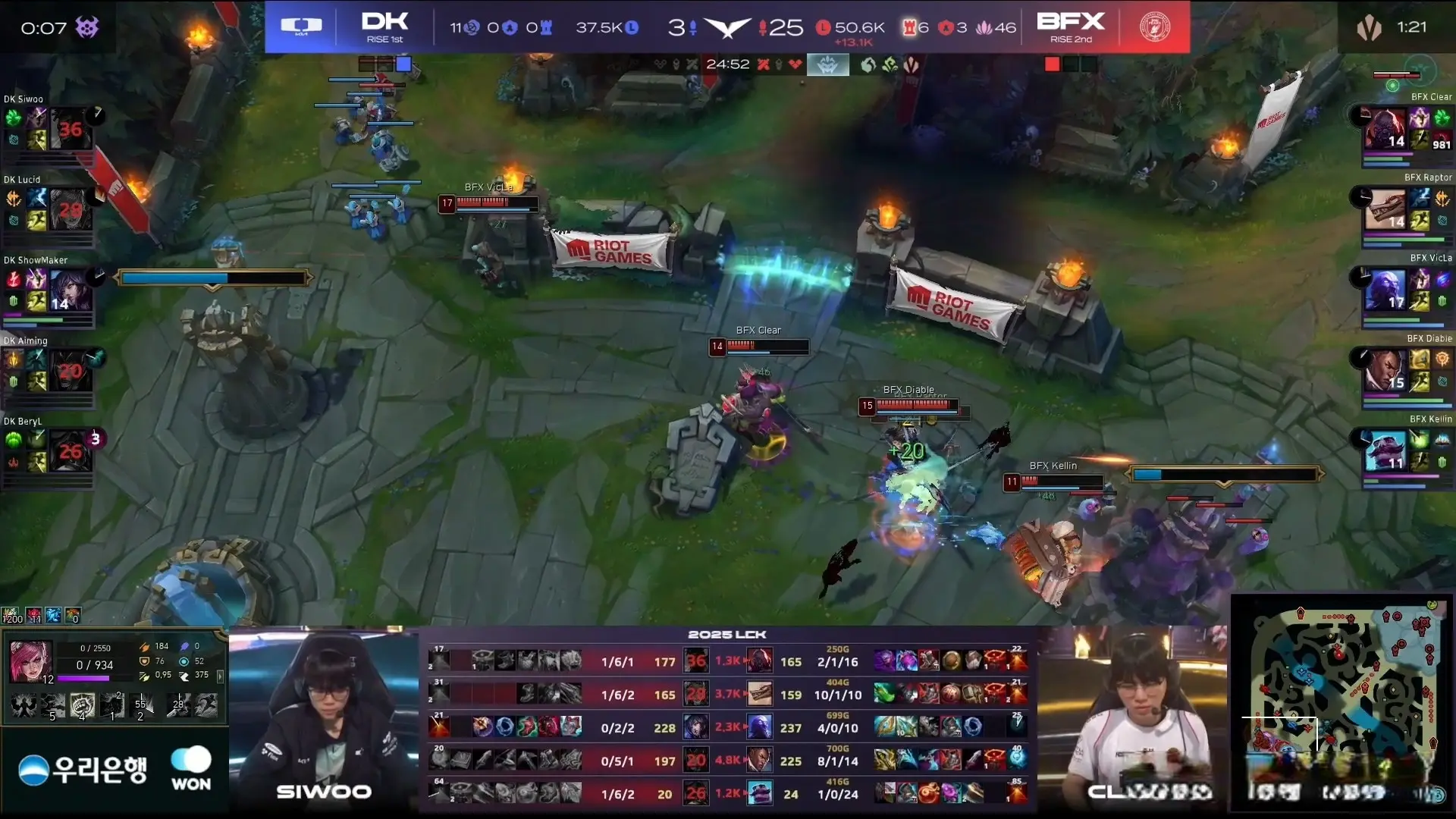Viewport: 1456px width, 819px height.
Task: Click the selected pink-haired champion portrait
Action: 30,660
